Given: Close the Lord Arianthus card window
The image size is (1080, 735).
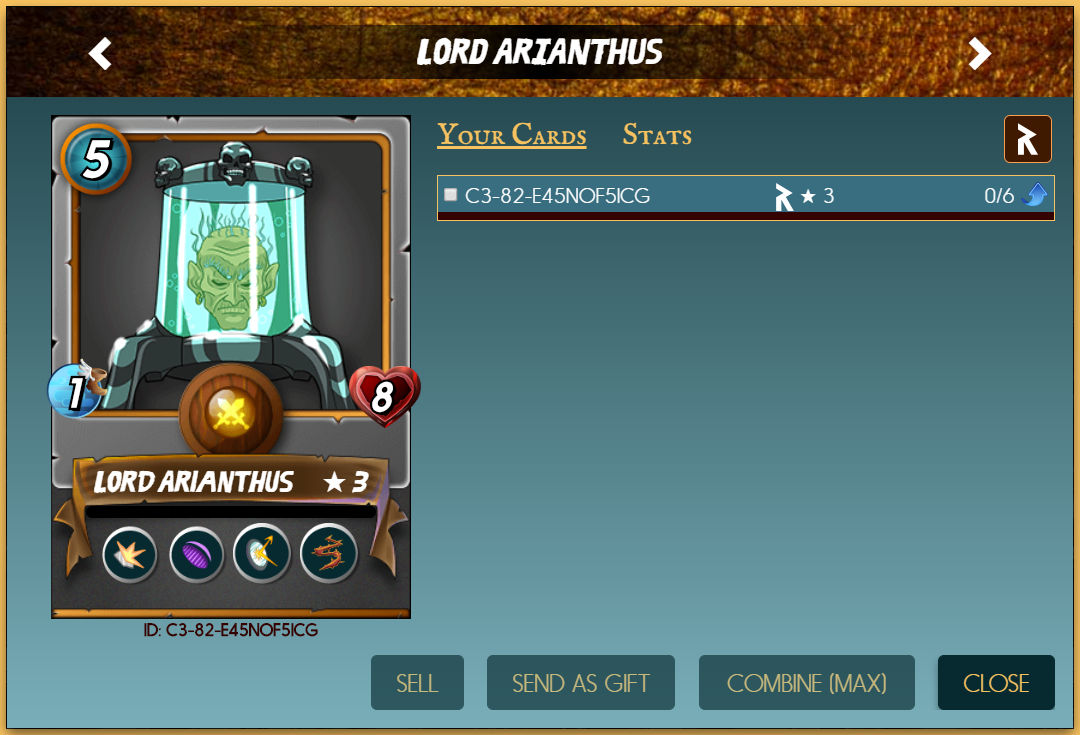Looking at the screenshot, I should coord(996,683).
